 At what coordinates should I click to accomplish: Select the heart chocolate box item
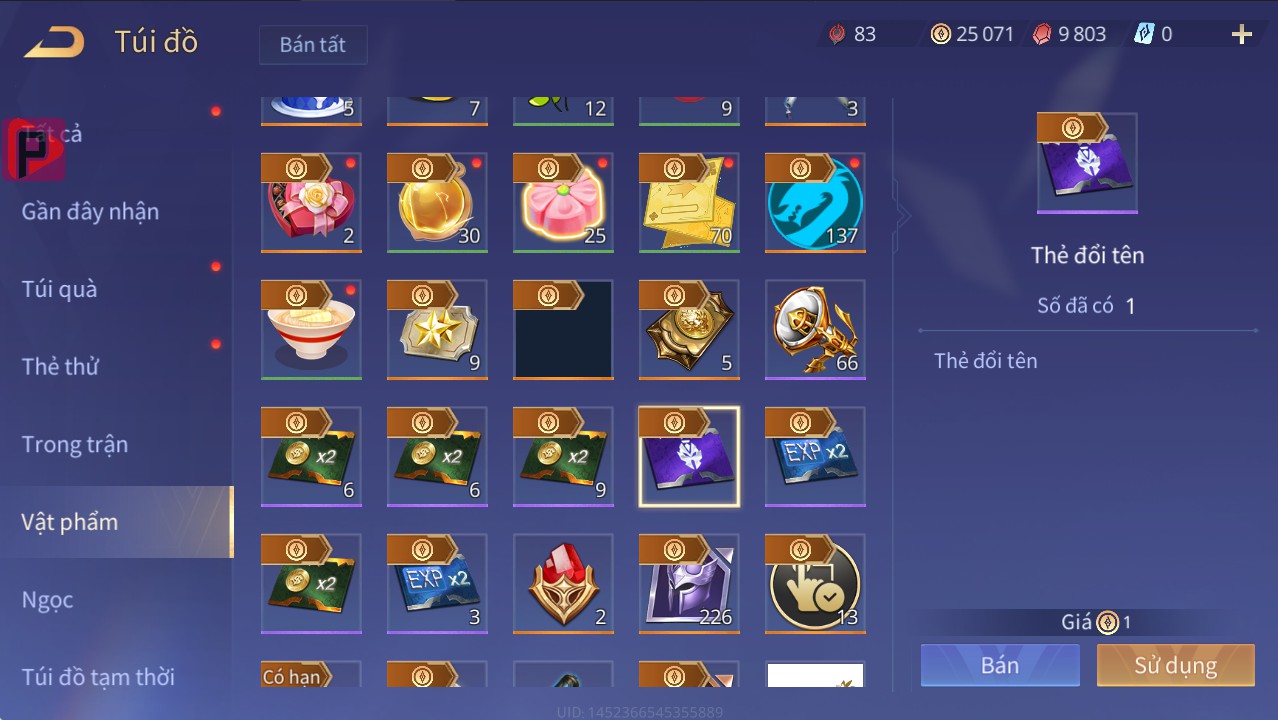coord(311,203)
